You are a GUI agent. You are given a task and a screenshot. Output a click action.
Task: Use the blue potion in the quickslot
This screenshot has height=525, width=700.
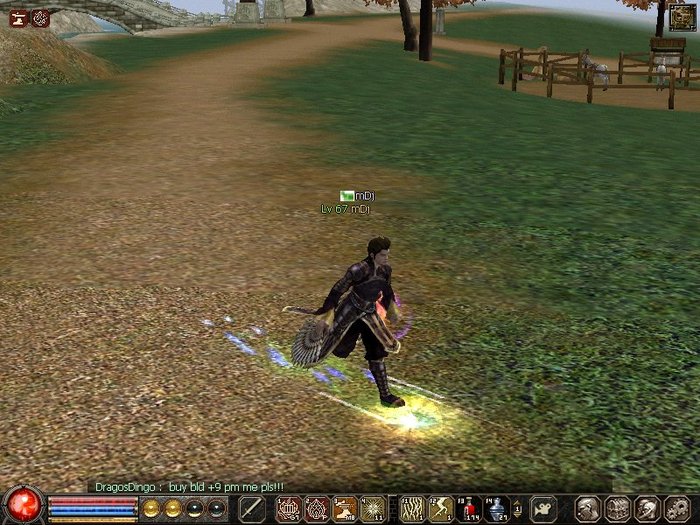tap(497, 509)
